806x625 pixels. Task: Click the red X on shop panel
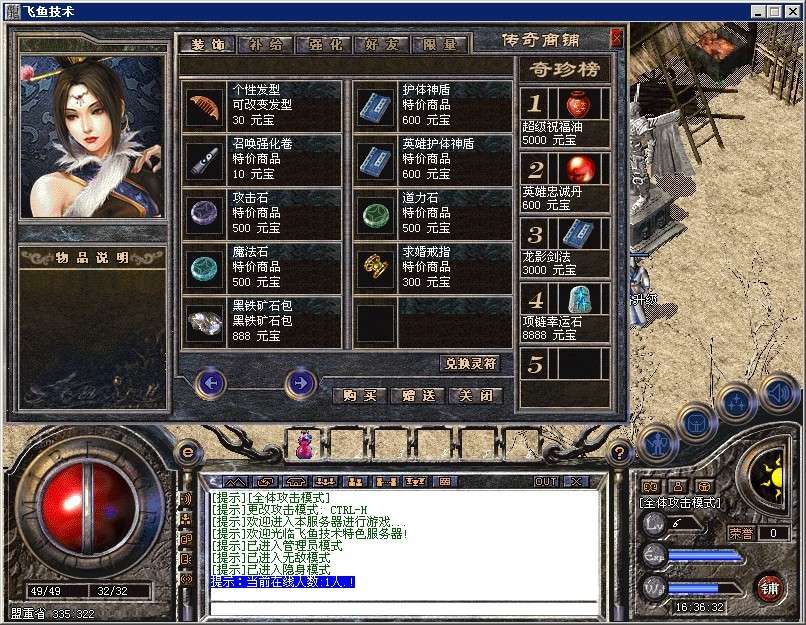pyautogui.click(x=616, y=38)
